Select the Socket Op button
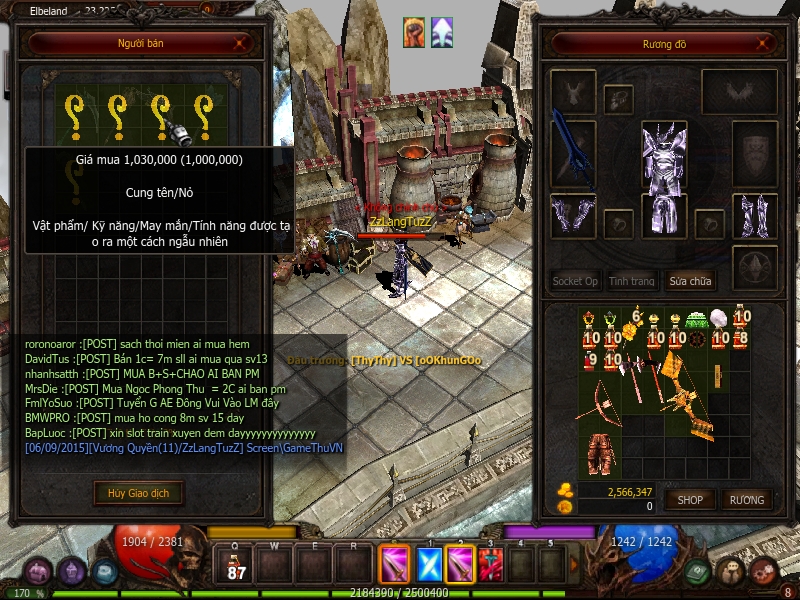Image resolution: width=800 pixels, height=600 pixels. 575,281
